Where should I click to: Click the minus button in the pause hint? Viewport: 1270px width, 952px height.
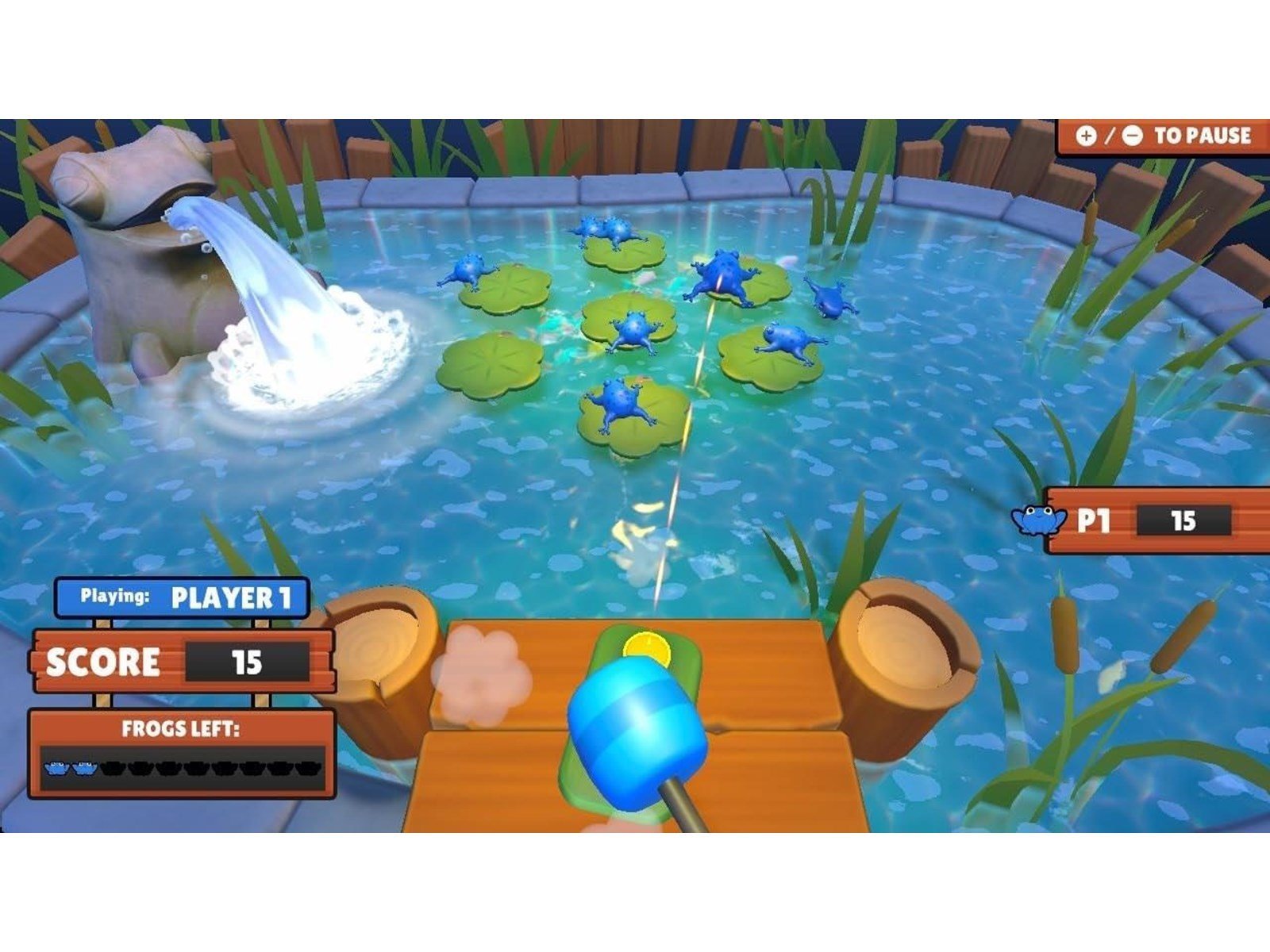tap(1133, 136)
